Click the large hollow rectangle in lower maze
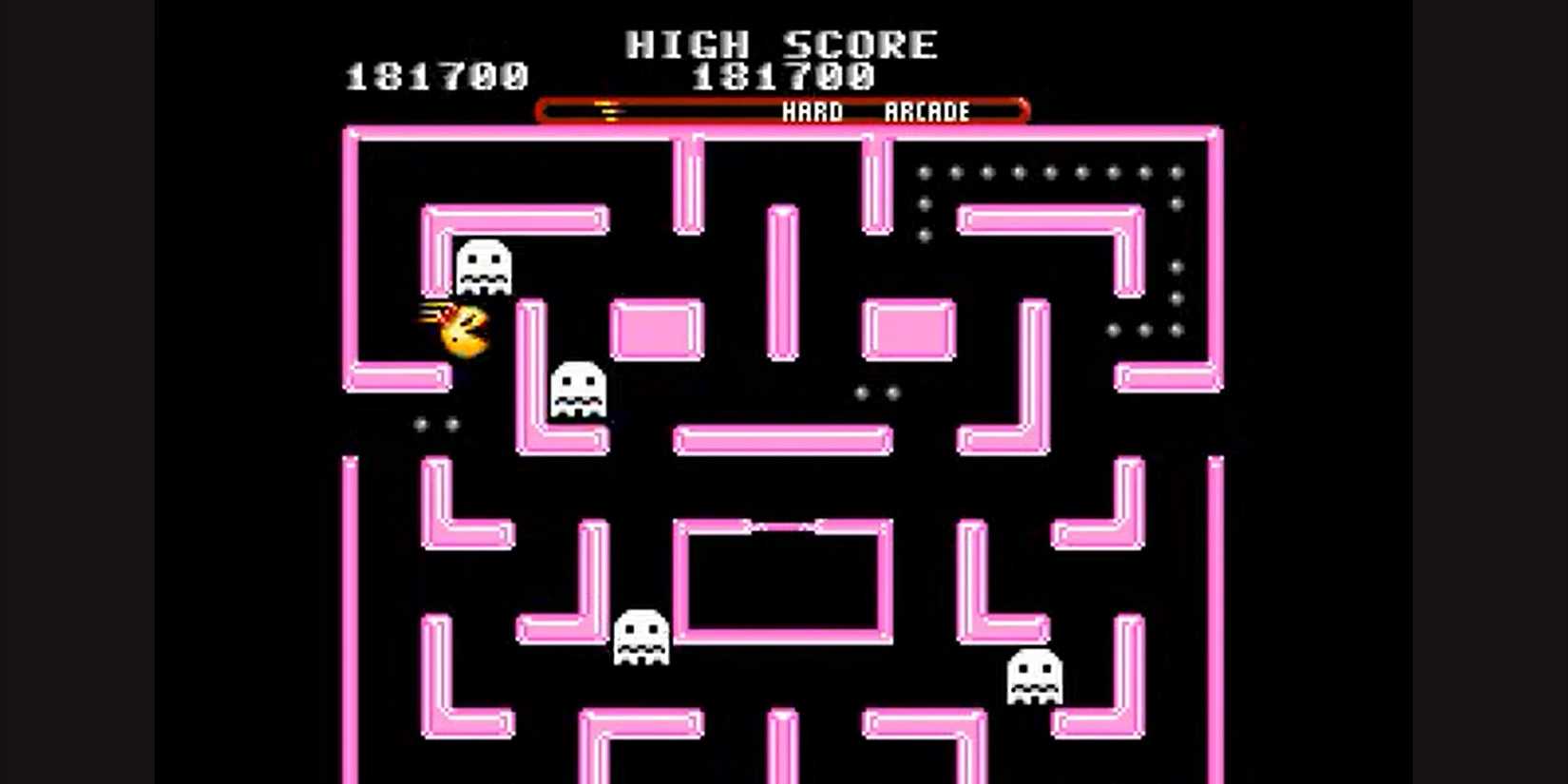The image size is (1568, 784). (784, 580)
